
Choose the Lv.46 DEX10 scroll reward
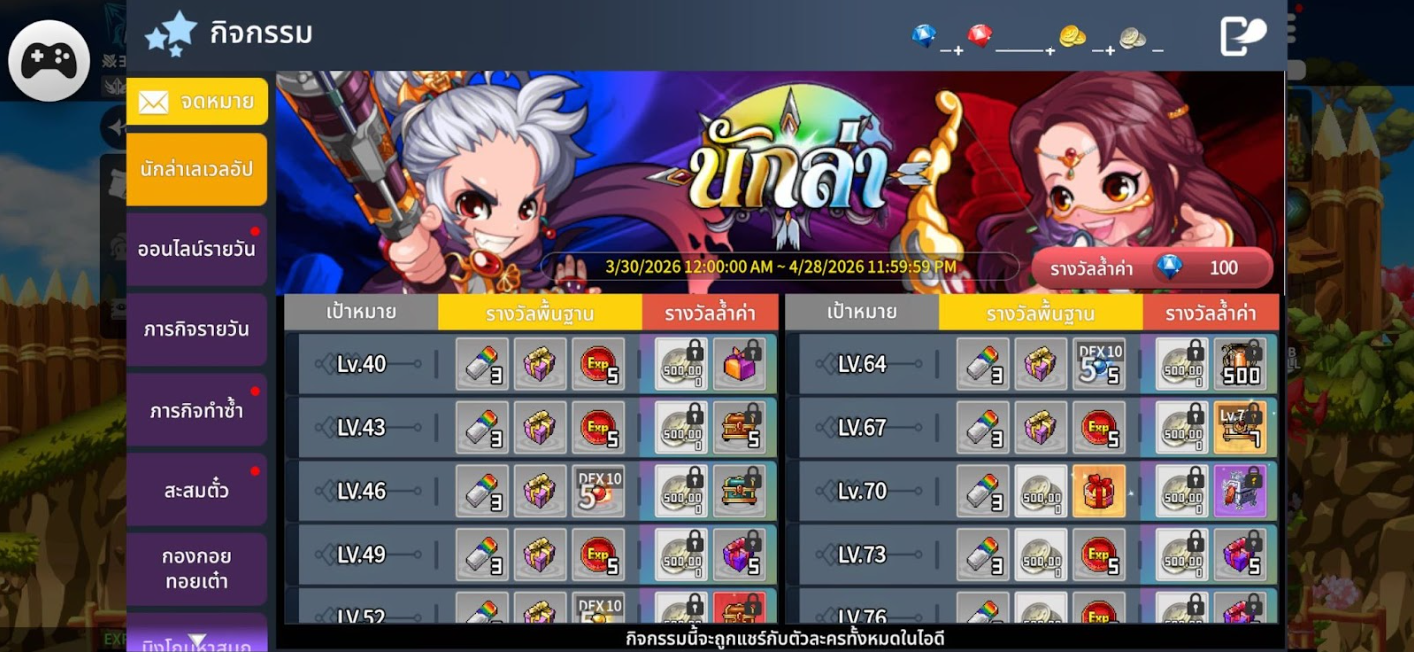click(598, 491)
